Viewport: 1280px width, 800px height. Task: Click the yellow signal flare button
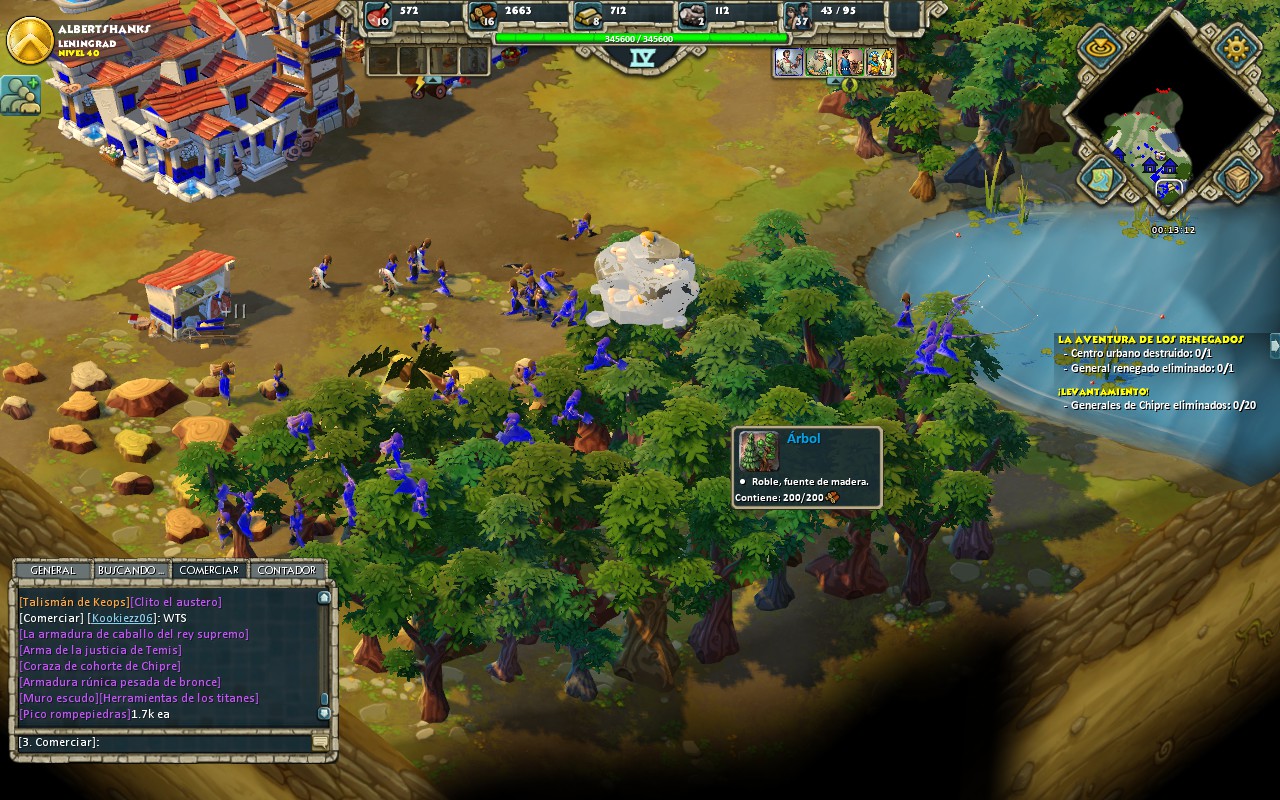(1100, 46)
